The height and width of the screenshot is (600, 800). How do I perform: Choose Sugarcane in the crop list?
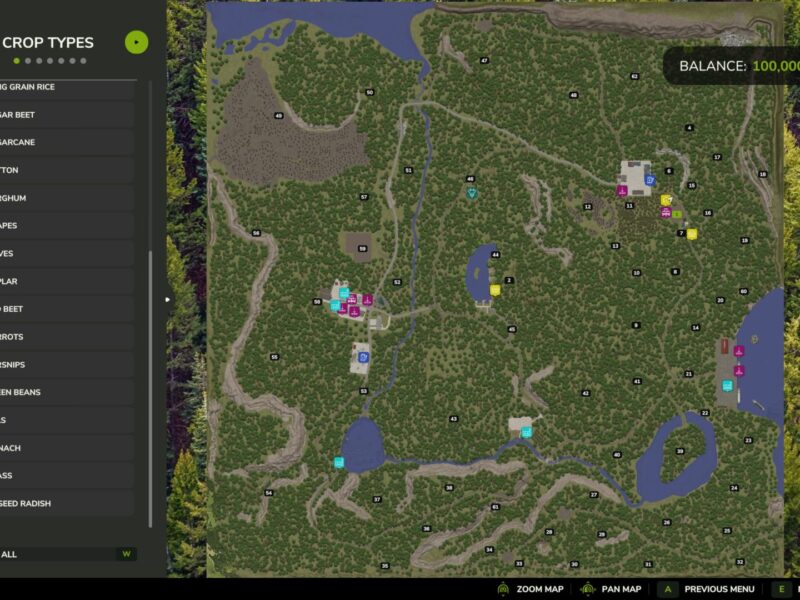pos(60,142)
